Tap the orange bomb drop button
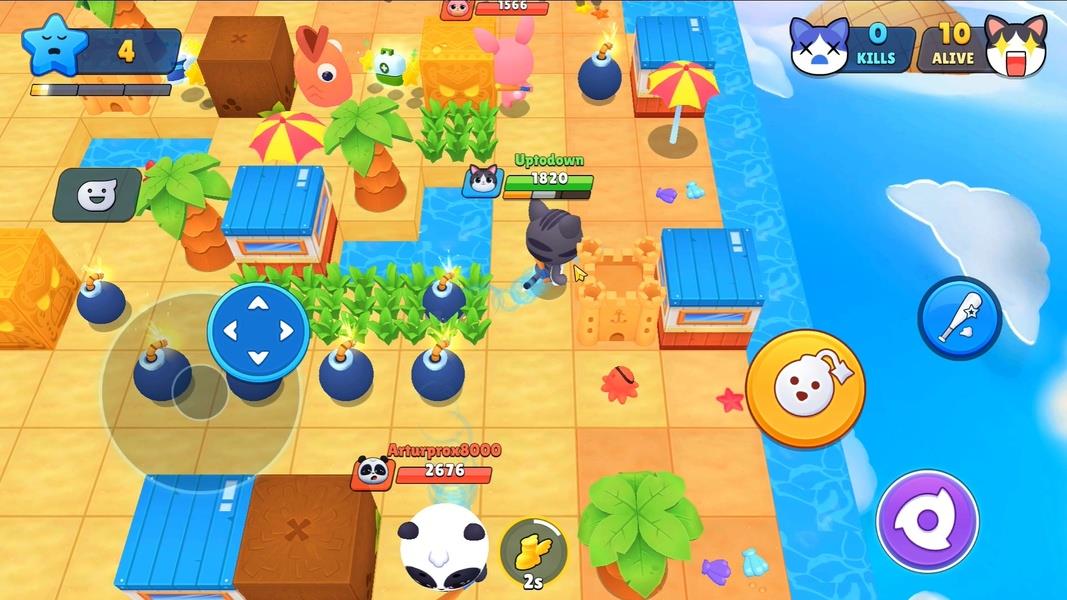The height and width of the screenshot is (600, 1067). point(805,386)
